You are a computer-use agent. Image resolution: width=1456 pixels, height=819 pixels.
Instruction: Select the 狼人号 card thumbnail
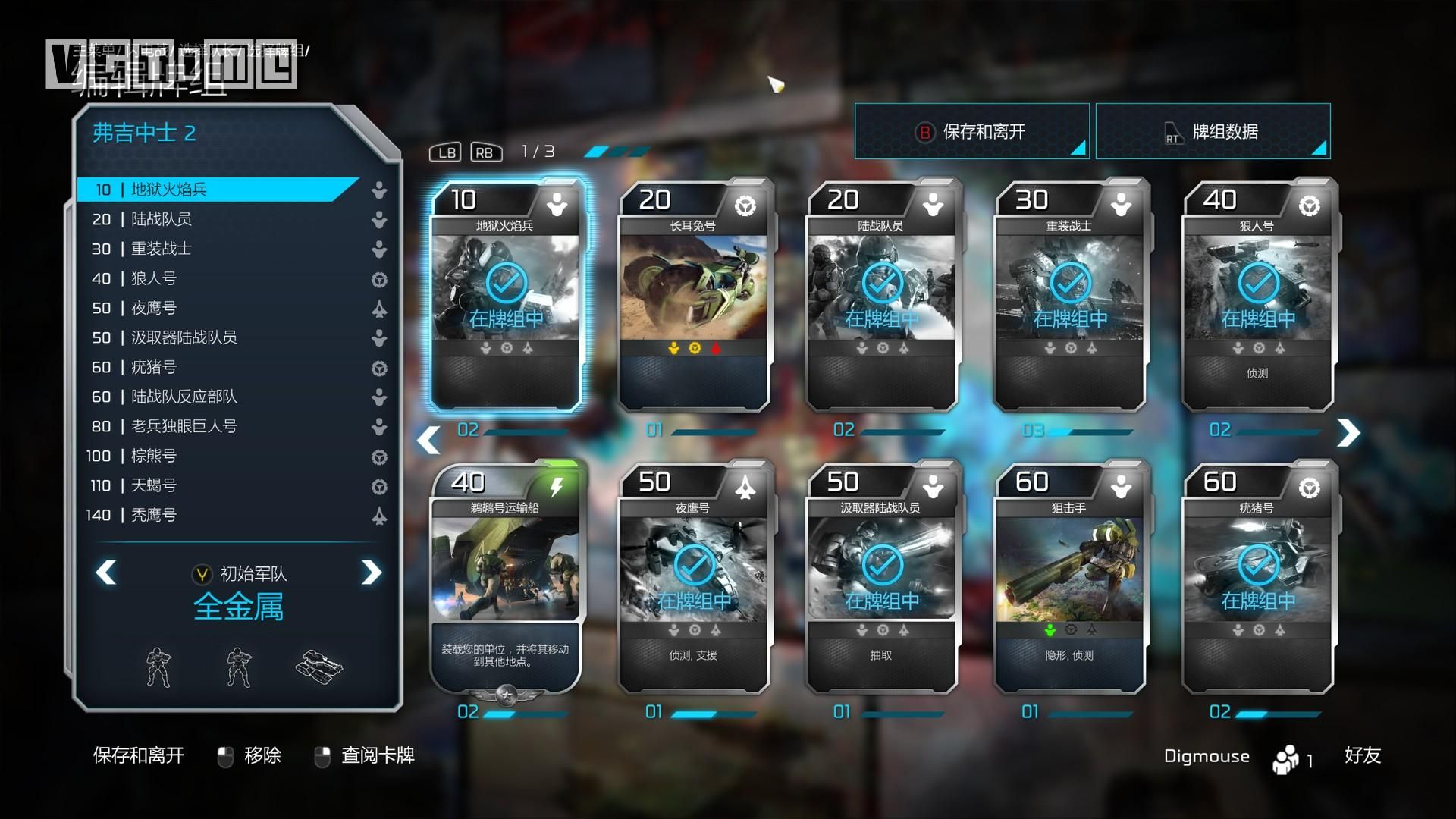coord(1257,296)
